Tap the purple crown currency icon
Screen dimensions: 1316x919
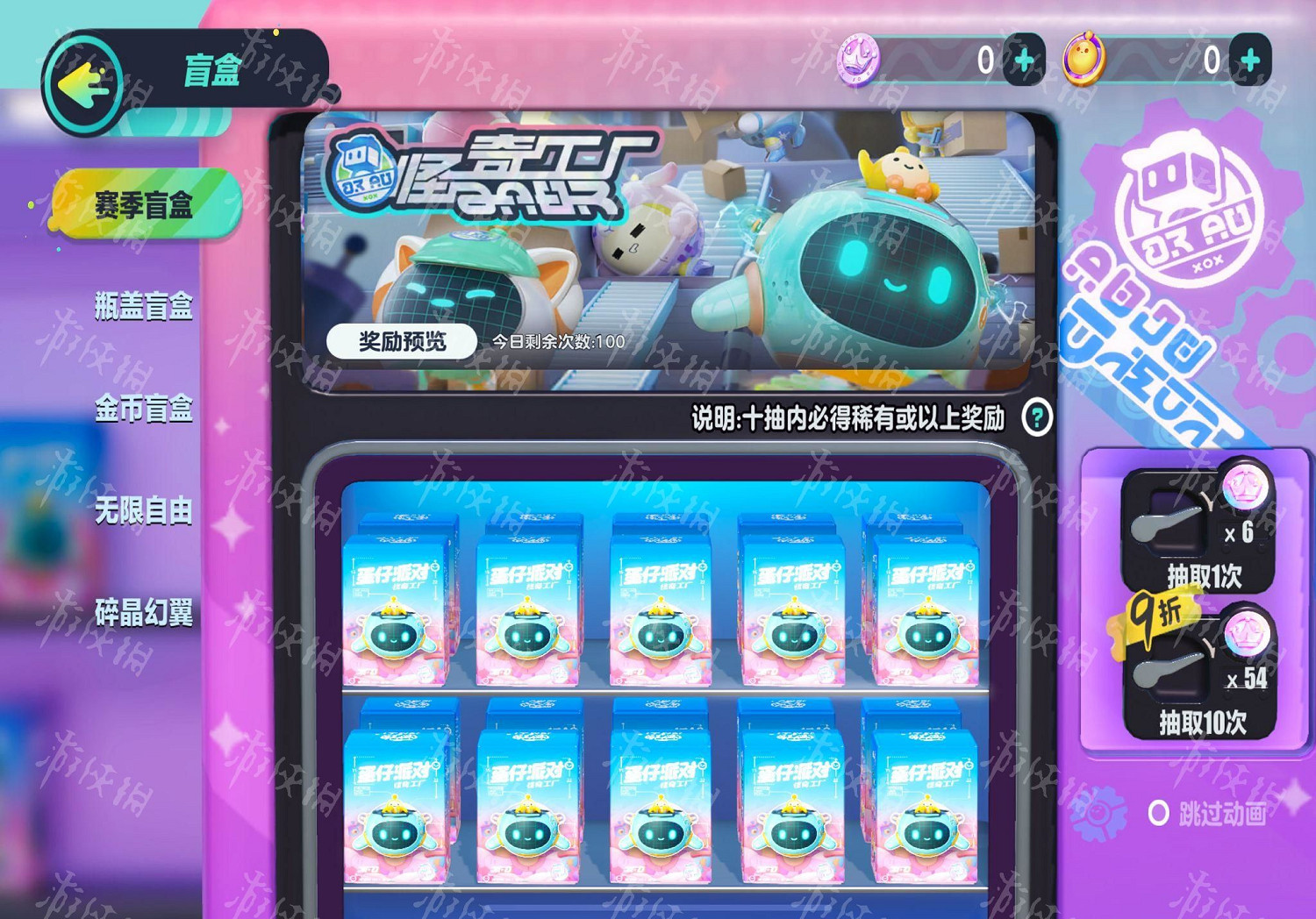coord(863,58)
